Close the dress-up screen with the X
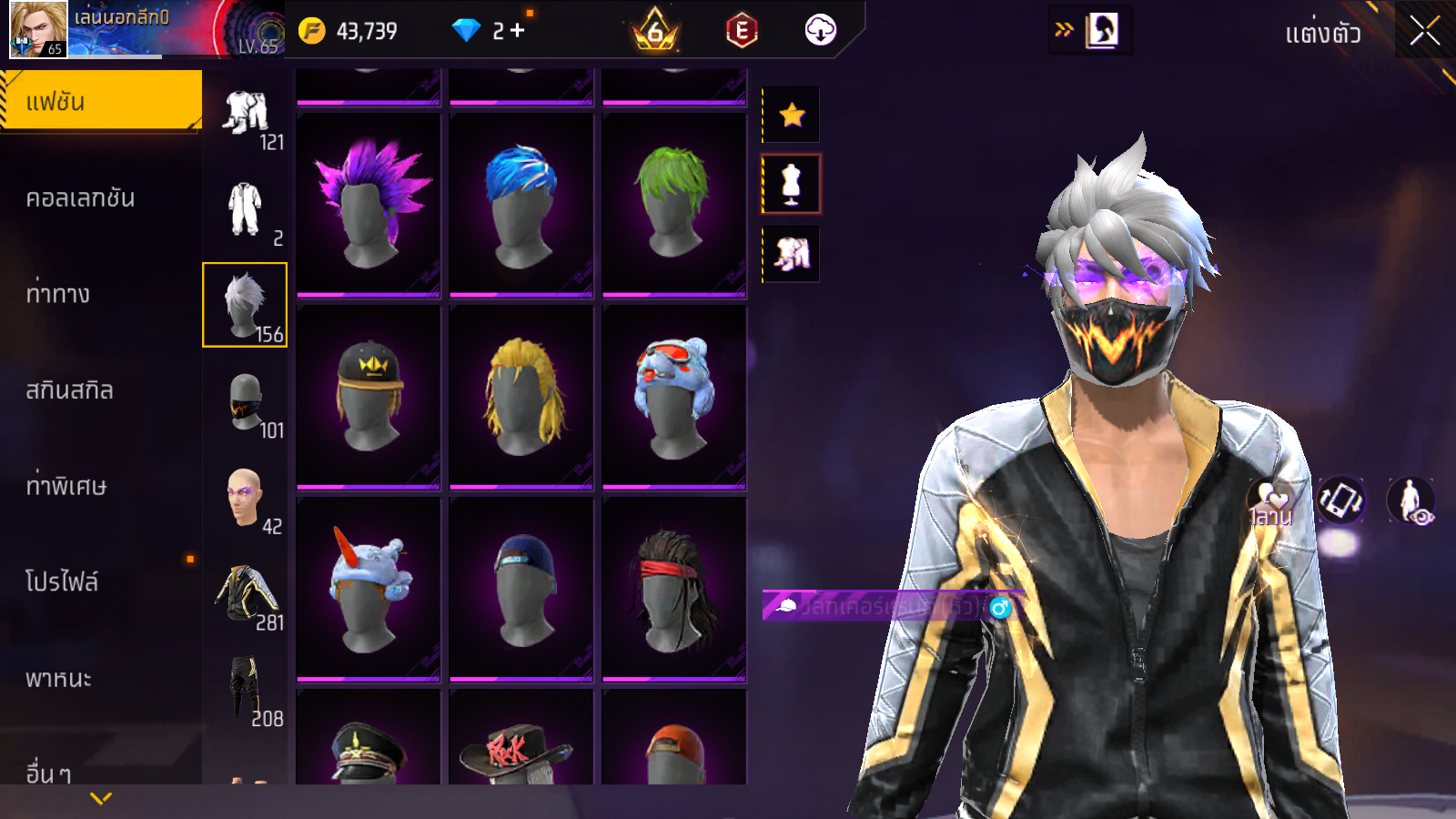1456x819 pixels. 1424,32
